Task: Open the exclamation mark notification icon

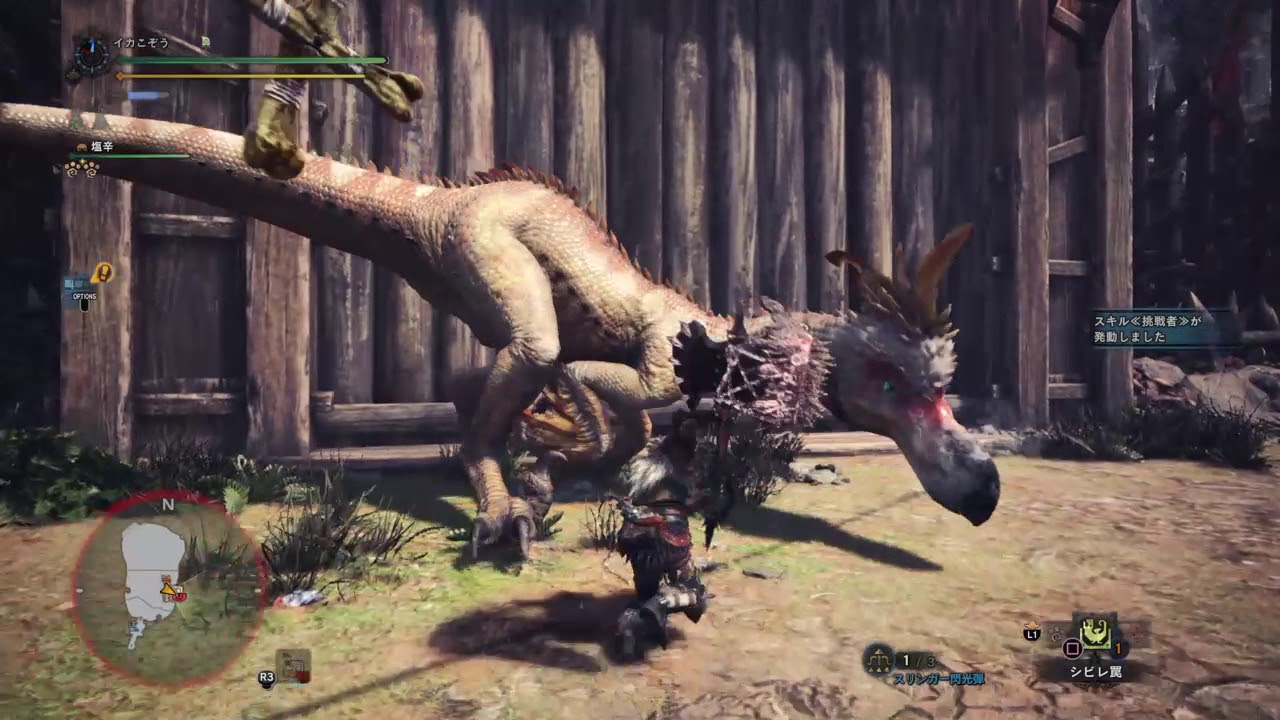Action: pyautogui.click(x=102, y=272)
